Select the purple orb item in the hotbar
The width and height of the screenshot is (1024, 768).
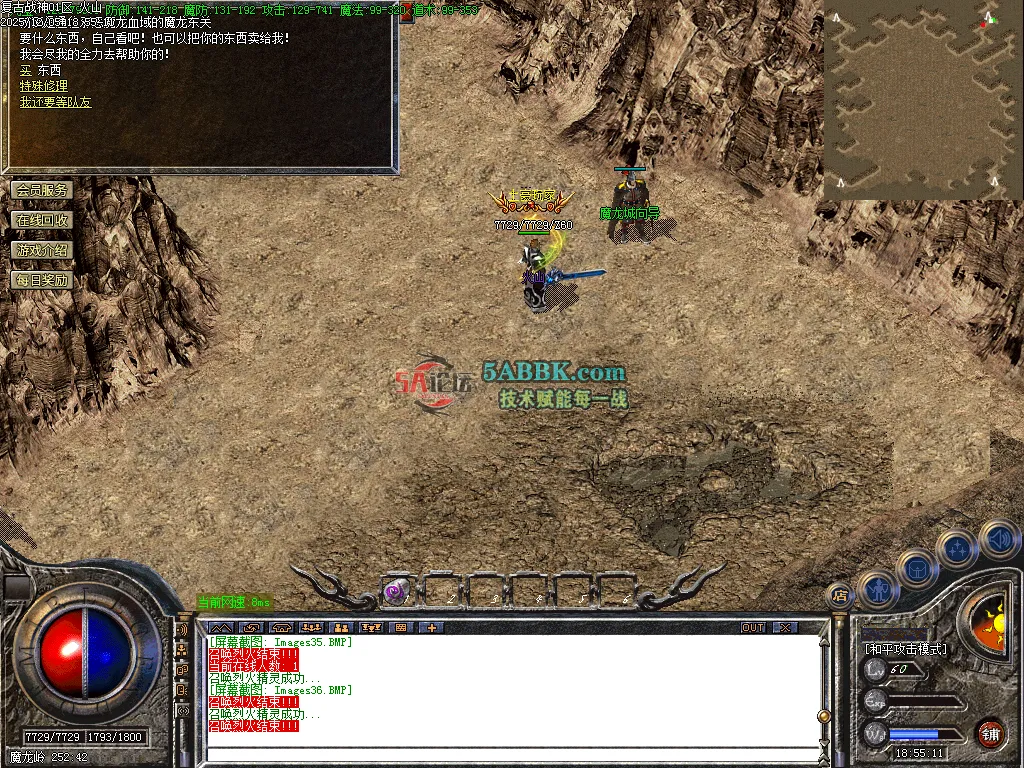pyautogui.click(x=396, y=592)
